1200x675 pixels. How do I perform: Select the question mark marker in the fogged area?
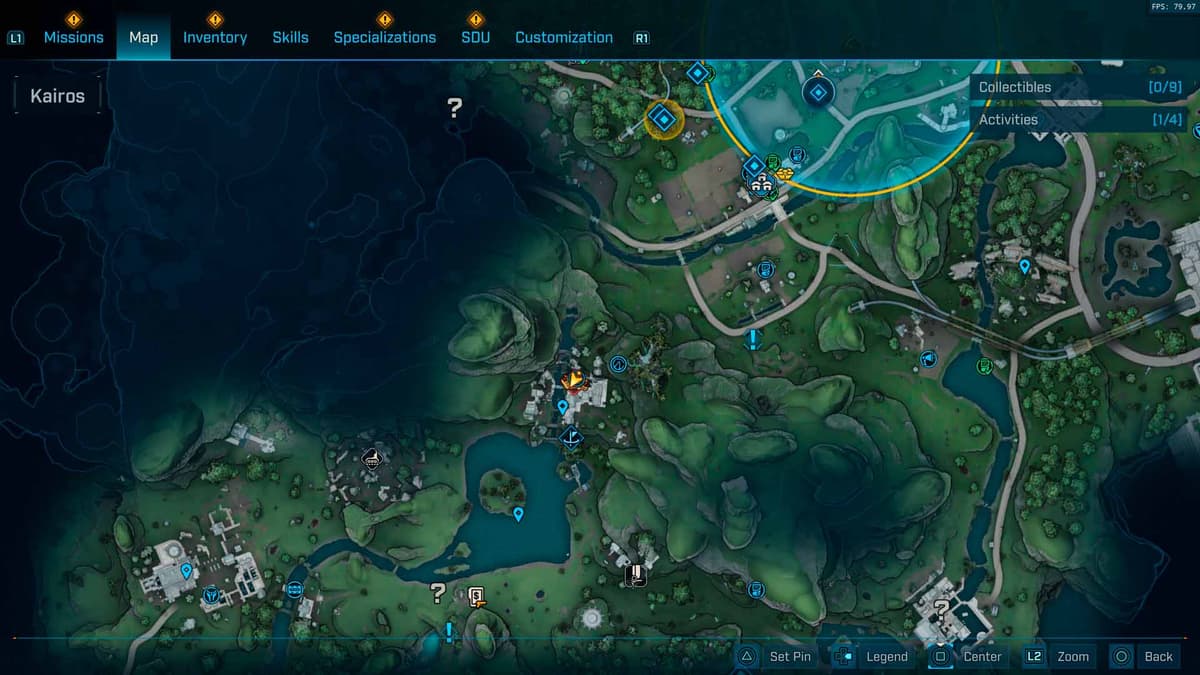point(455,107)
